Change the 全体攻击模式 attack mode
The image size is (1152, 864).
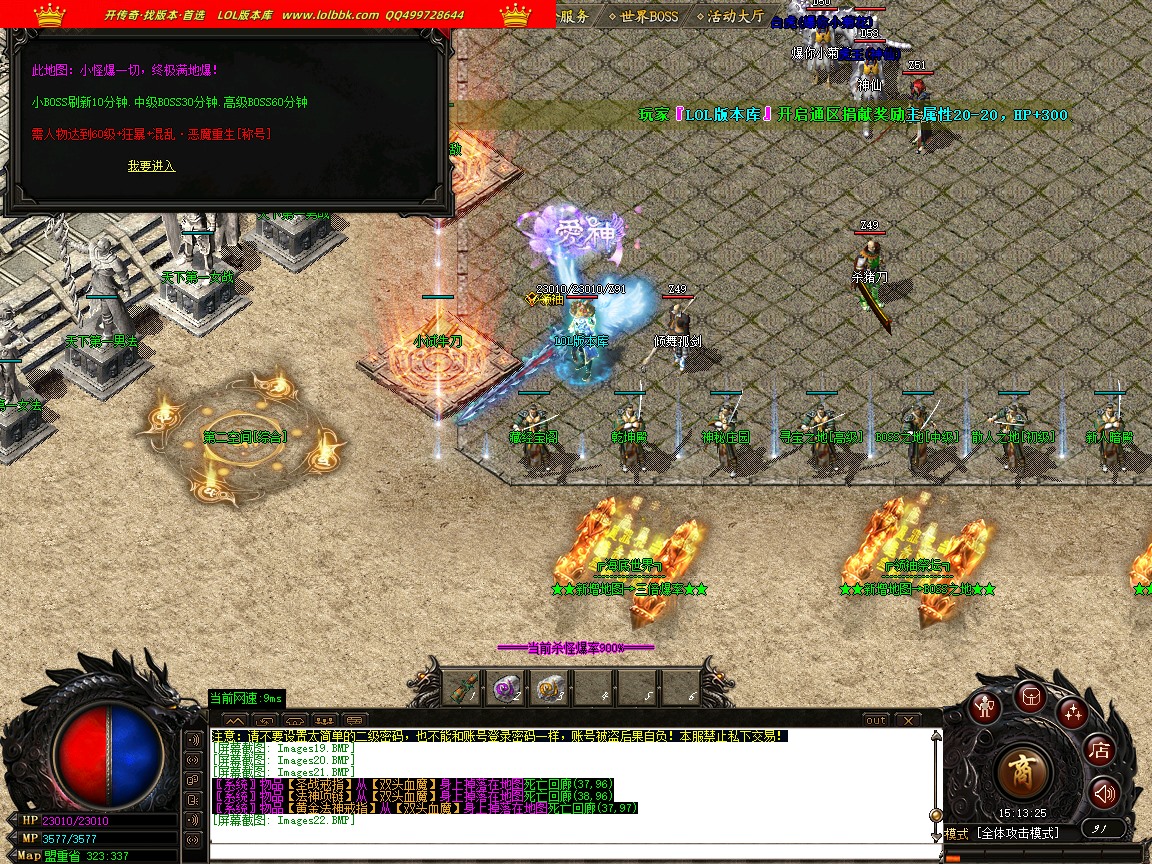[x=1018, y=833]
